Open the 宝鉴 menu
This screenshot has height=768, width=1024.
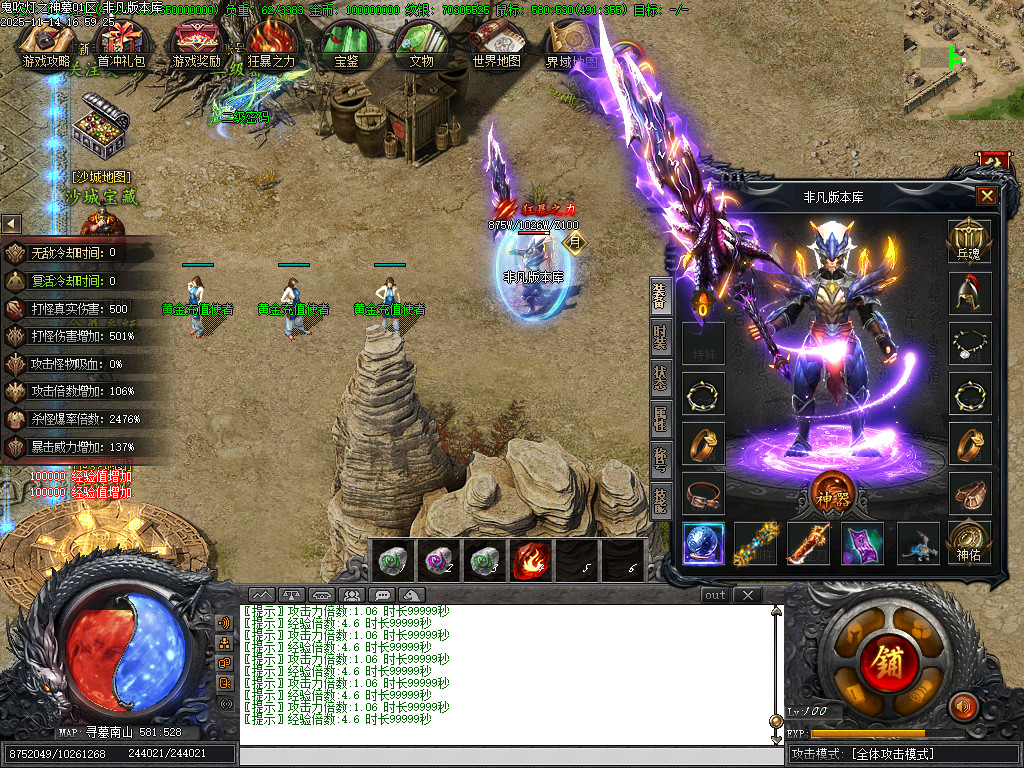[346, 44]
